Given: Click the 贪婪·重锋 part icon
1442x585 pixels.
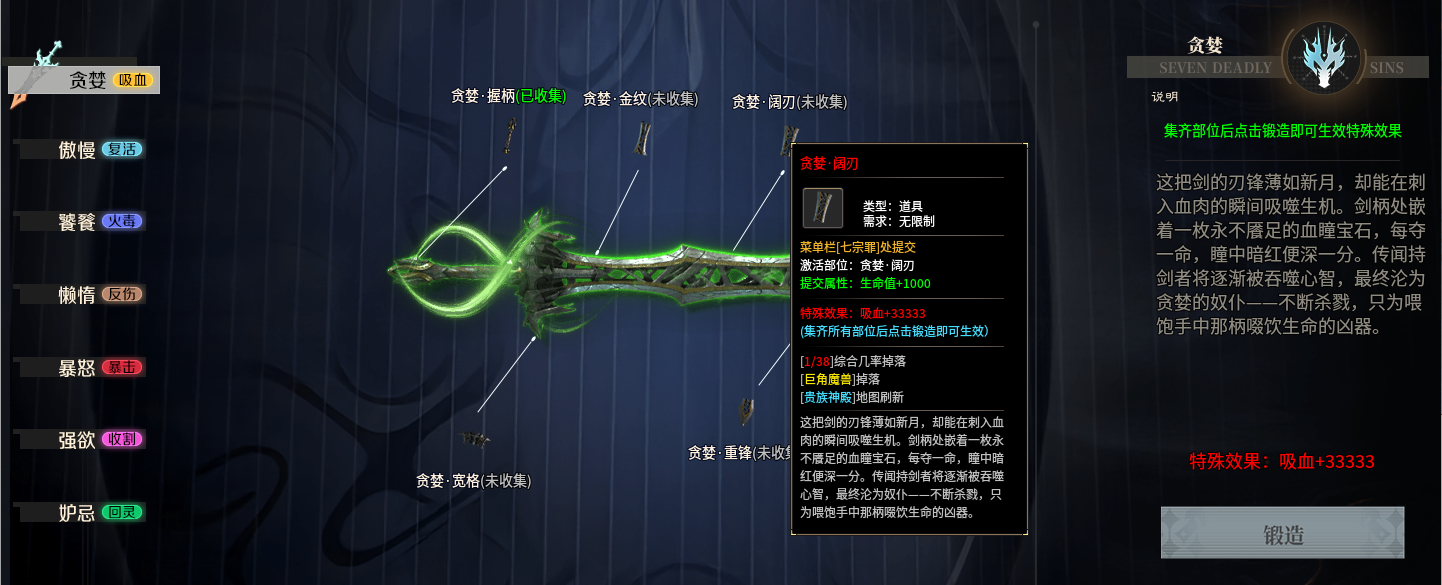Looking at the screenshot, I should (x=746, y=410).
